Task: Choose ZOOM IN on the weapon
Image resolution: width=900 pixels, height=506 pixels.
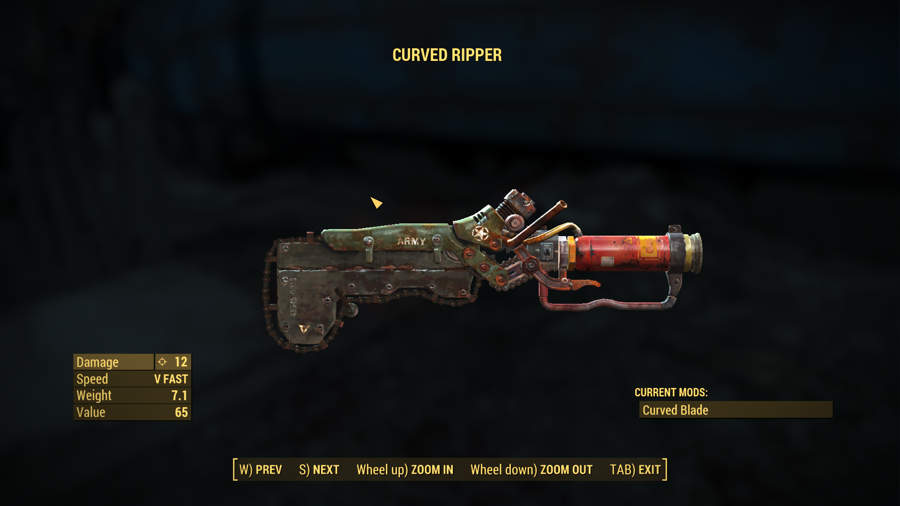Action: (x=404, y=469)
